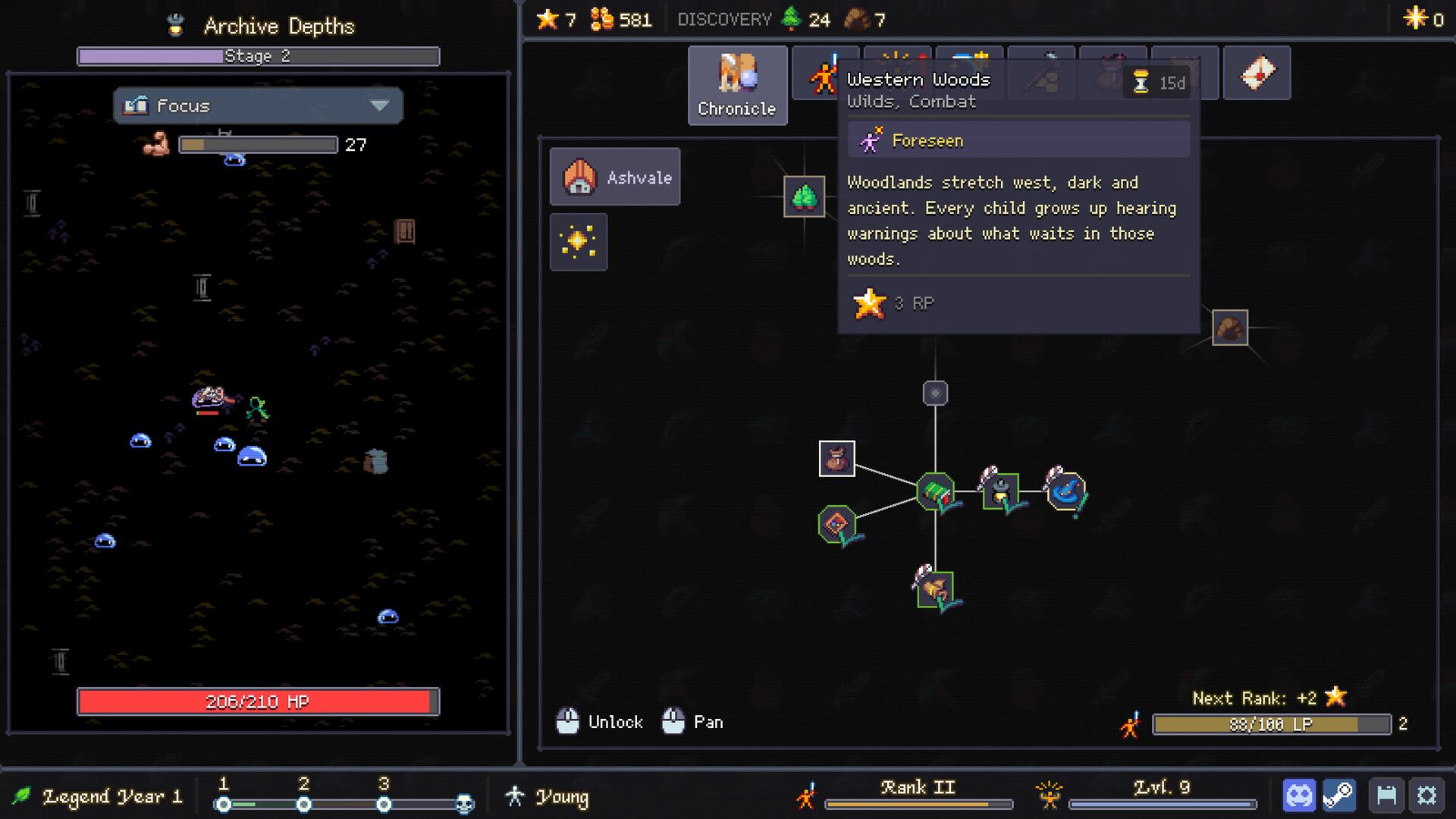The height and width of the screenshot is (819, 1456).
Task: Select the Western Woods tree node
Action: click(x=804, y=196)
